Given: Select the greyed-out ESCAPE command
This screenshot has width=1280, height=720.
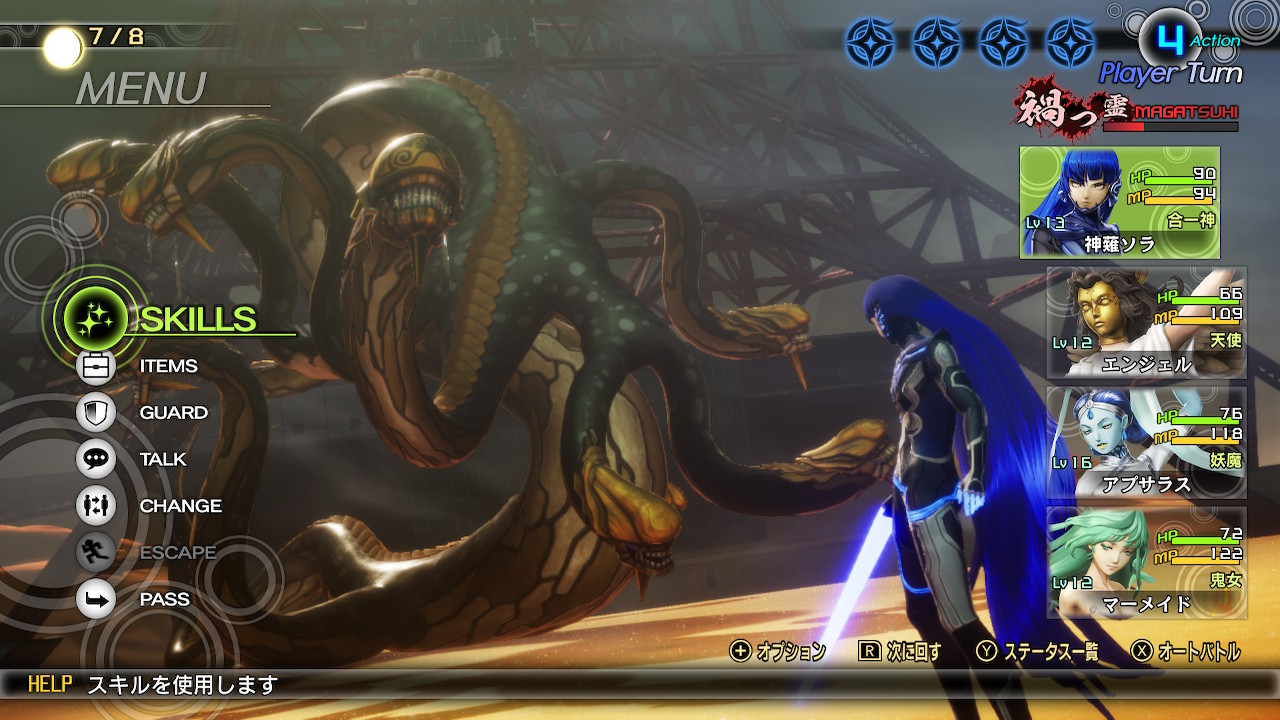Looking at the screenshot, I should point(177,552).
